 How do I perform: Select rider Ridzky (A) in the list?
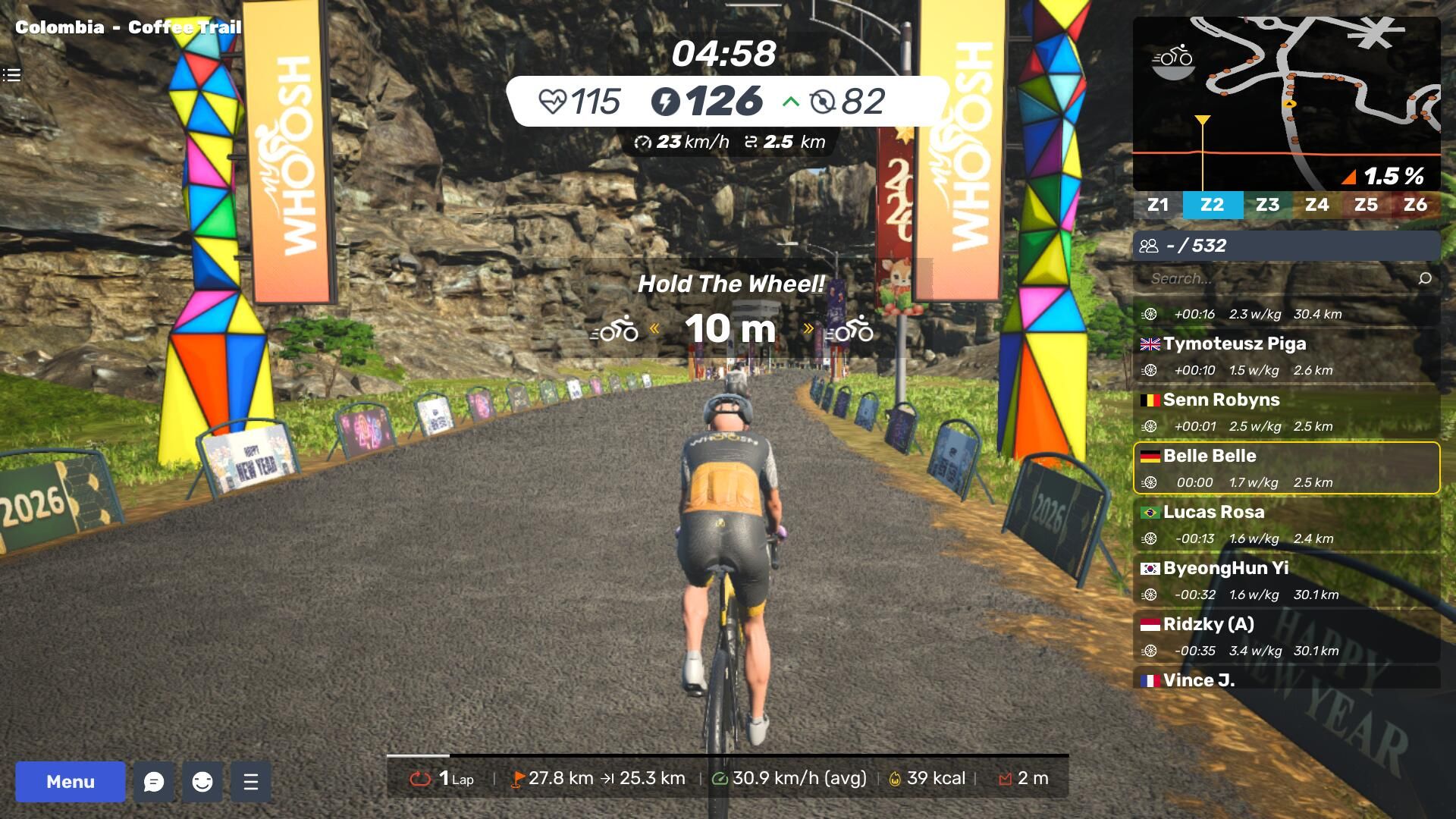1286,636
